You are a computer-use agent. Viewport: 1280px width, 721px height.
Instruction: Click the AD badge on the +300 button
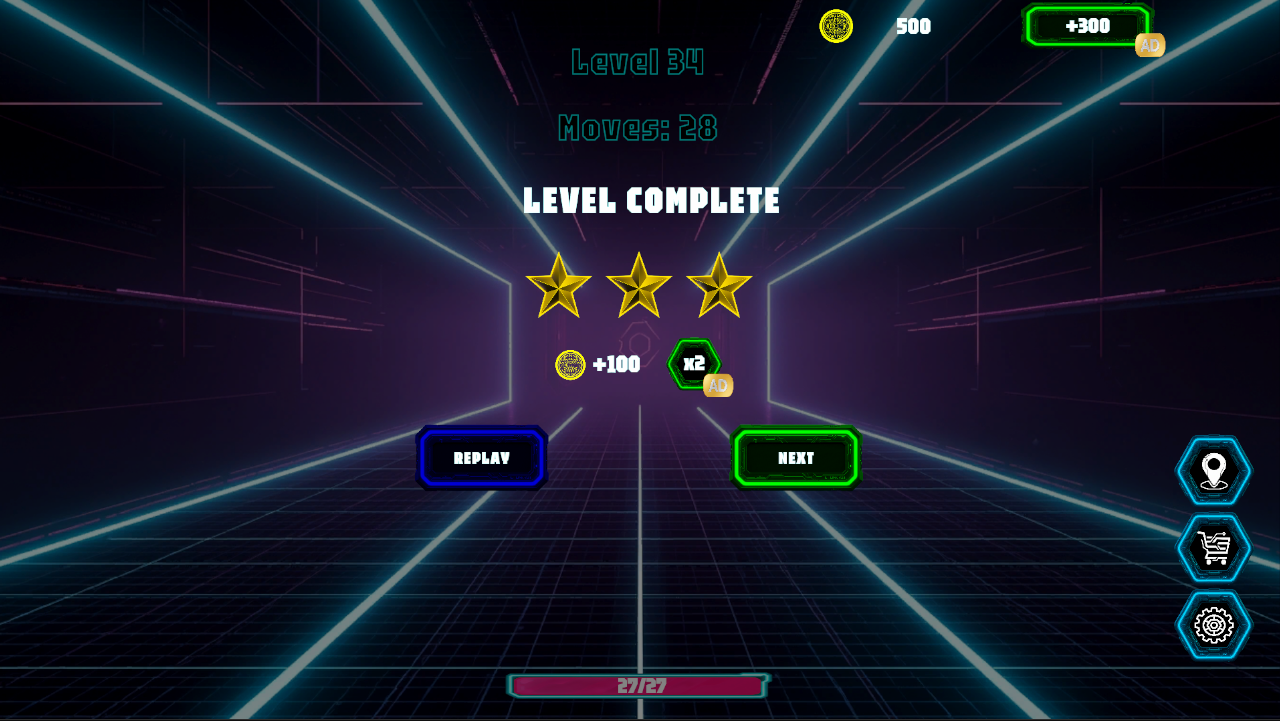1149,44
